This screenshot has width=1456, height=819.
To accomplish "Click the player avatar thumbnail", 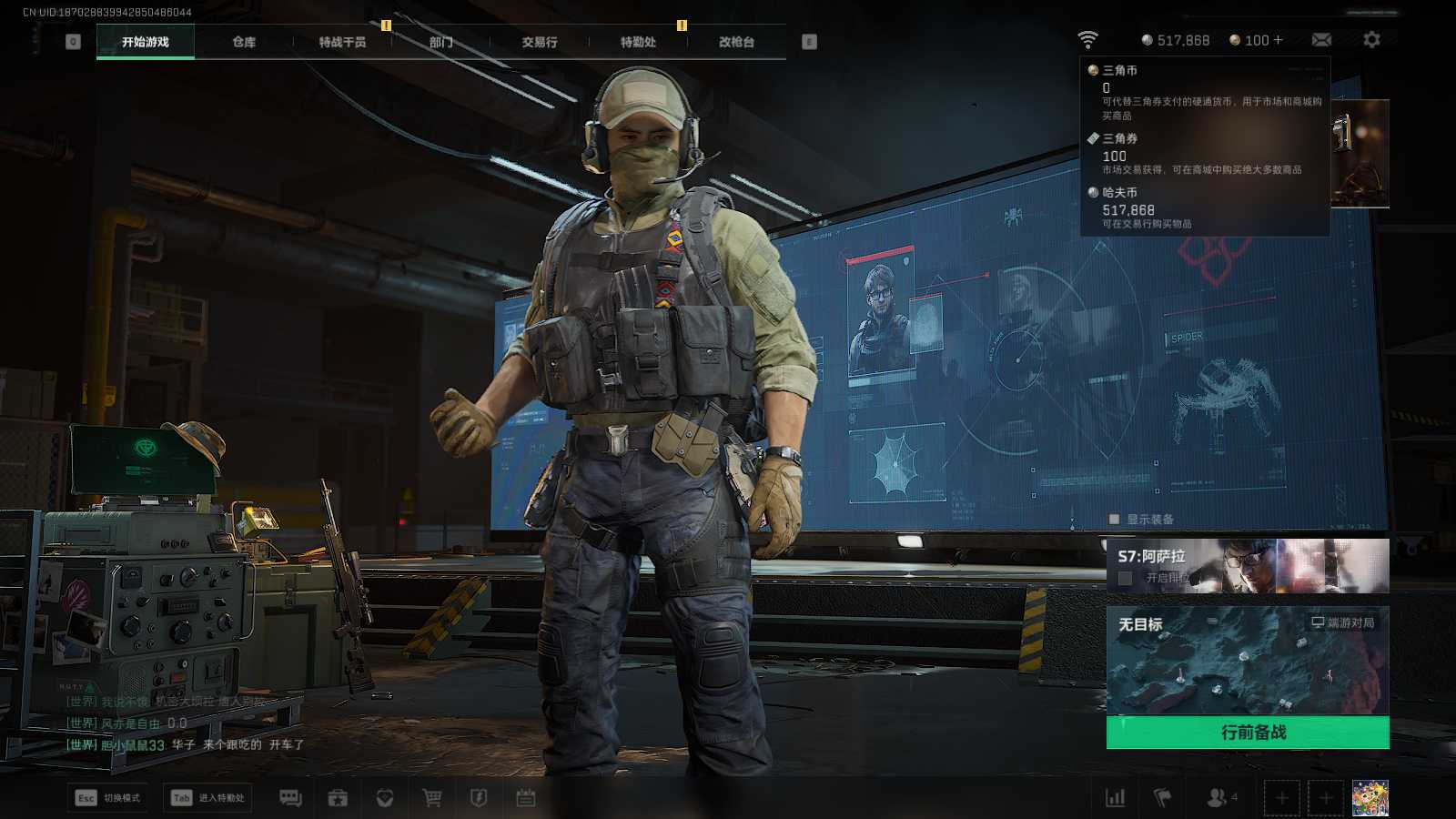I will coord(1370,798).
